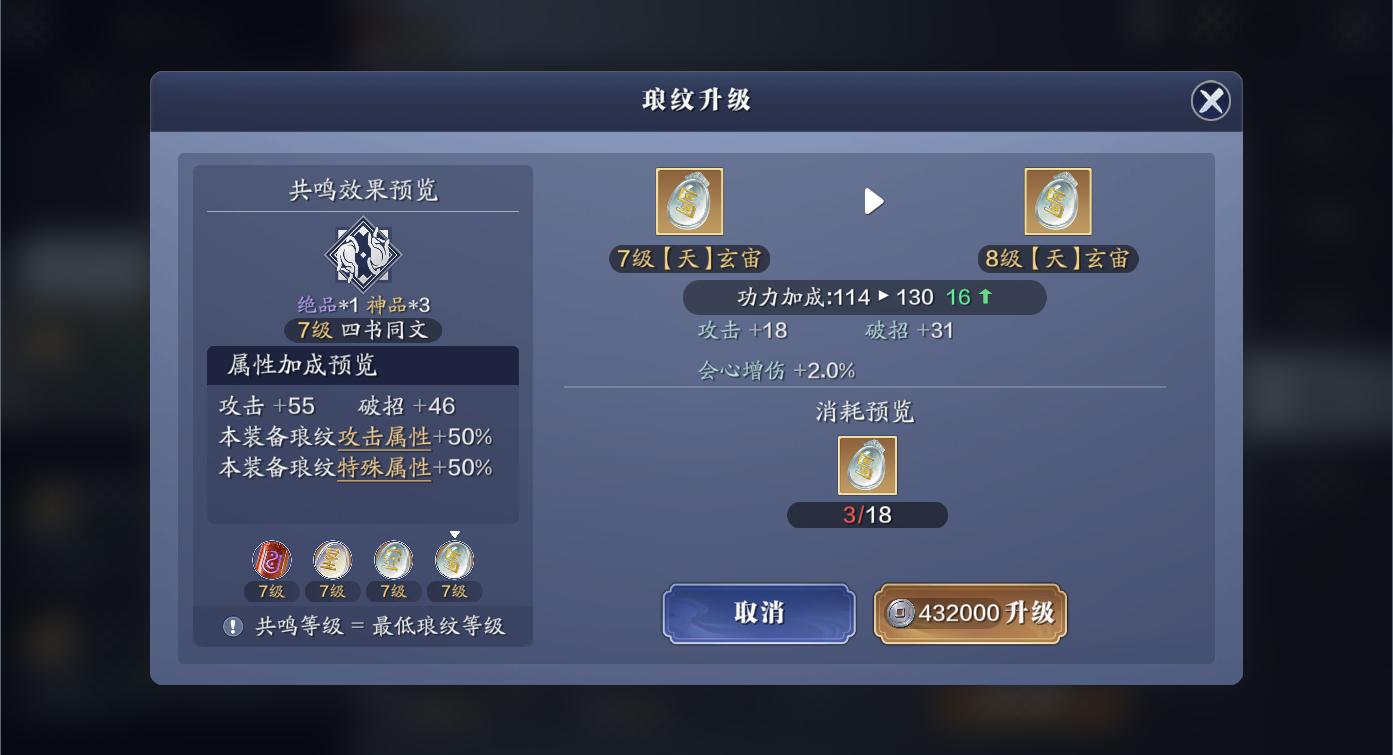
Task: Click the 8级【天】玄宙 upgraded item icon
Action: pyautogui.click(x=1058, y=201)
